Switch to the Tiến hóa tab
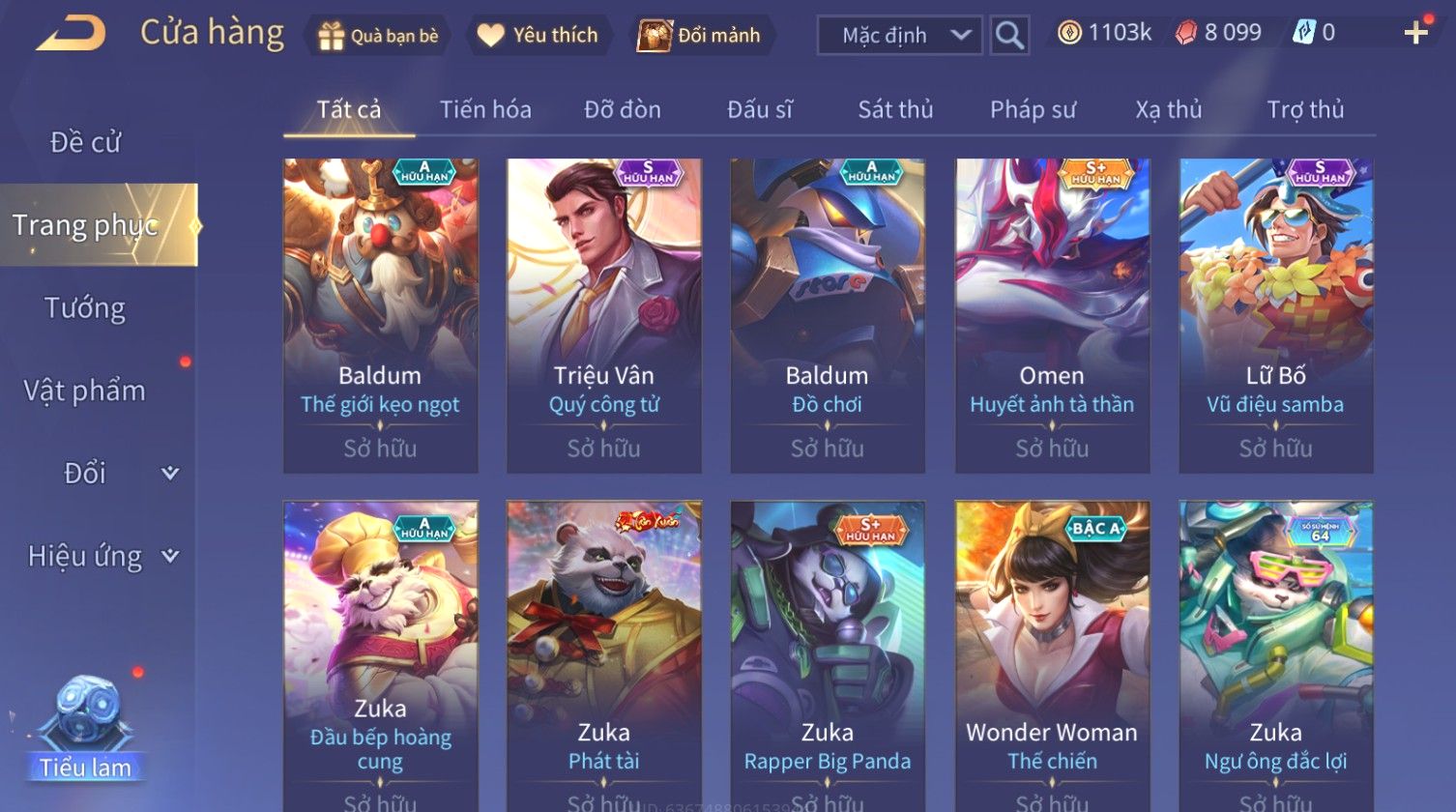1456x812 pixels. [x=485, y=110]
